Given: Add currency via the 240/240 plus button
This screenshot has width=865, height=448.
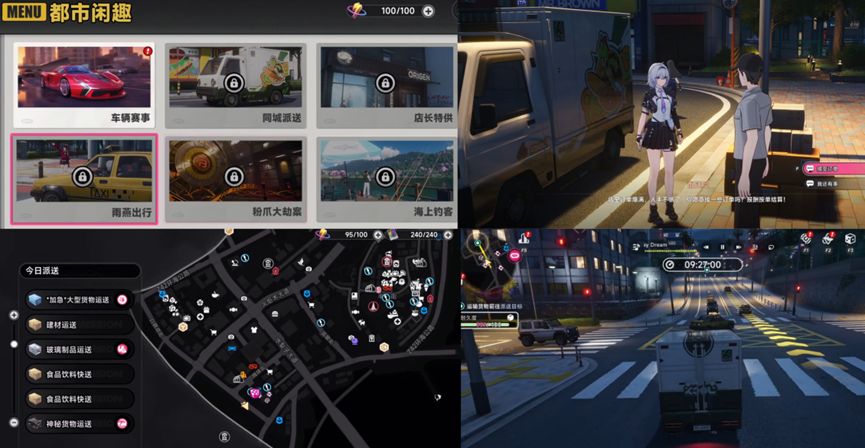Looking at the screenshot, I should [445, 235].
